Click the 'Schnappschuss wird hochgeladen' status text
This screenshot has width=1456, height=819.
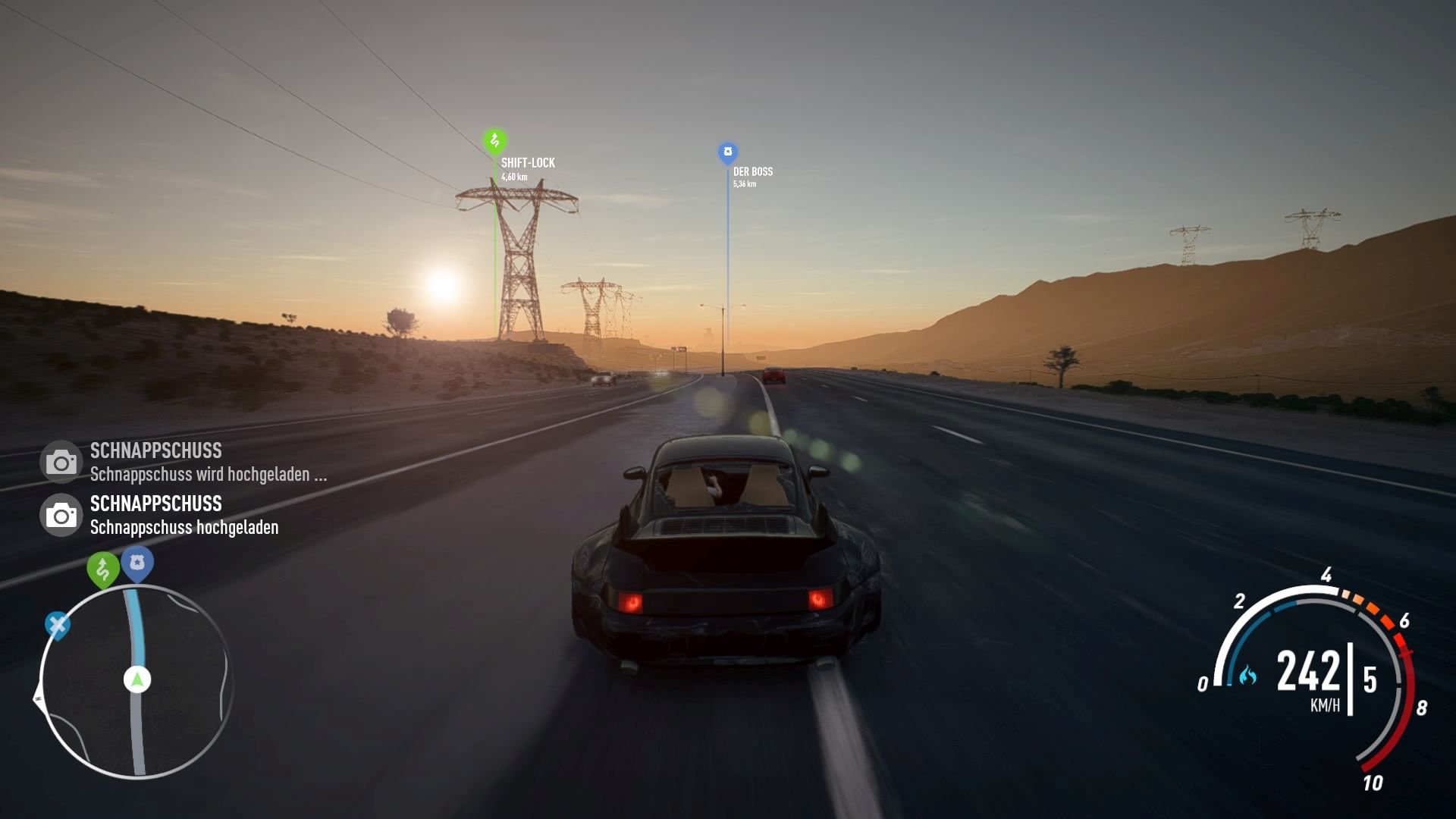click(x=209, y=475)
